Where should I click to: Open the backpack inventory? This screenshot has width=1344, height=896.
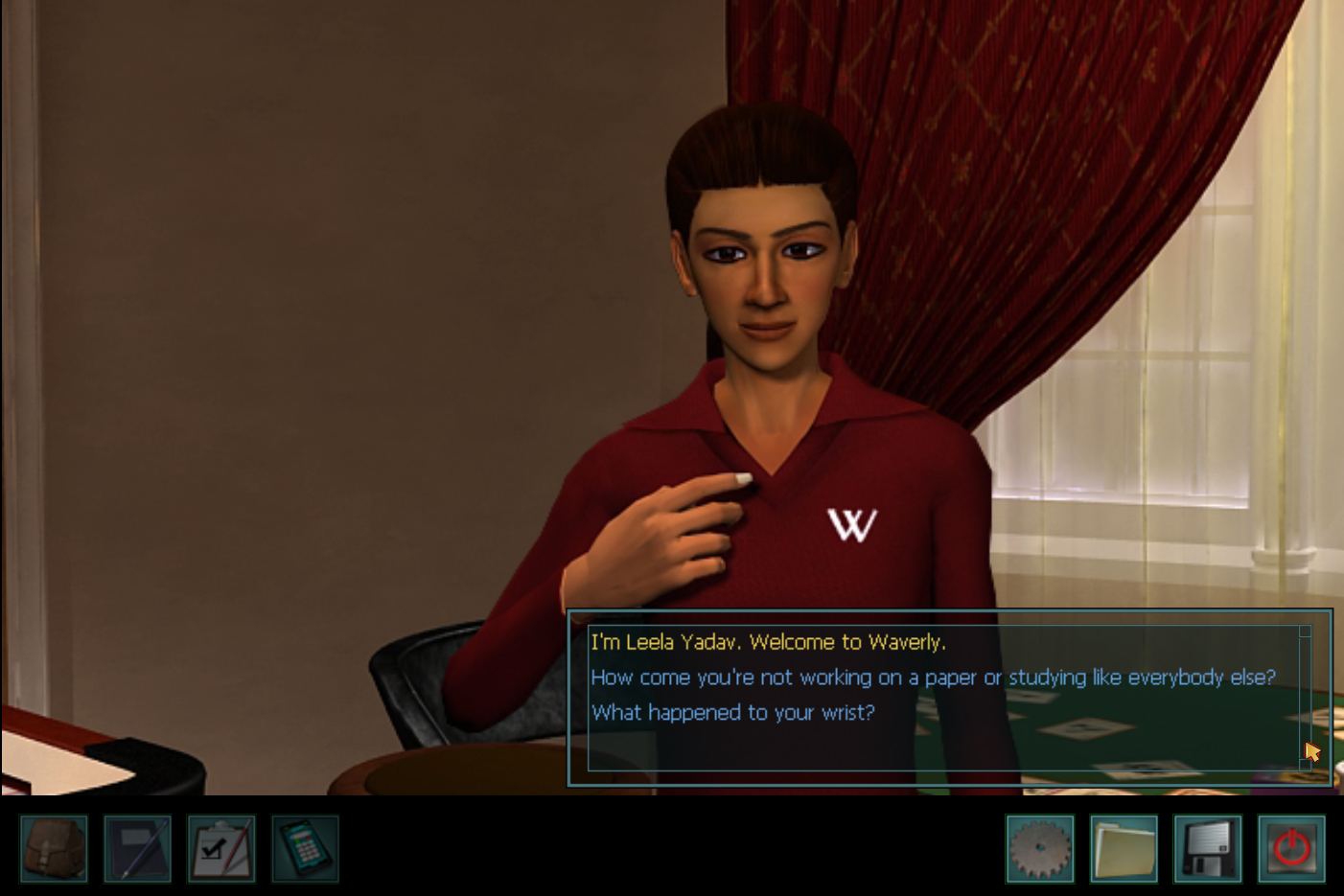[54, 848]
